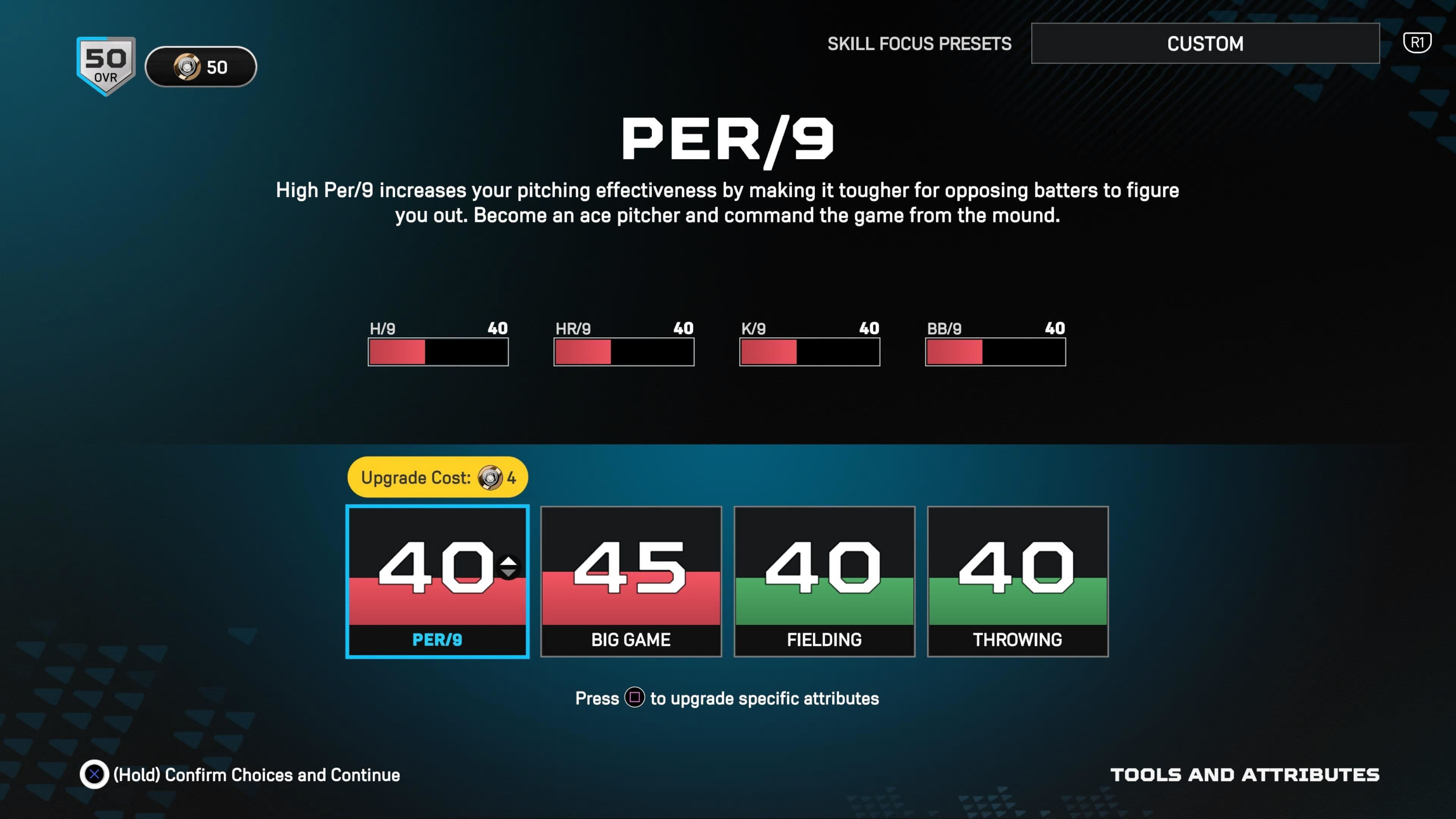Screen dimensions: 1456x819
Task: Click the X button hold prompt icon
Action: [x=96, y=775]
